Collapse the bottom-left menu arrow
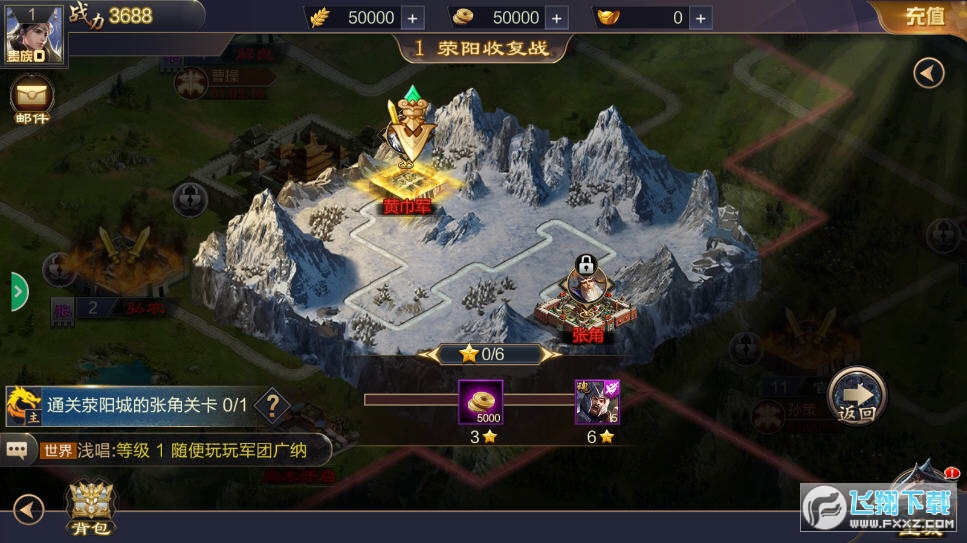This screenshot has width=967, height=543. point(28,511)
